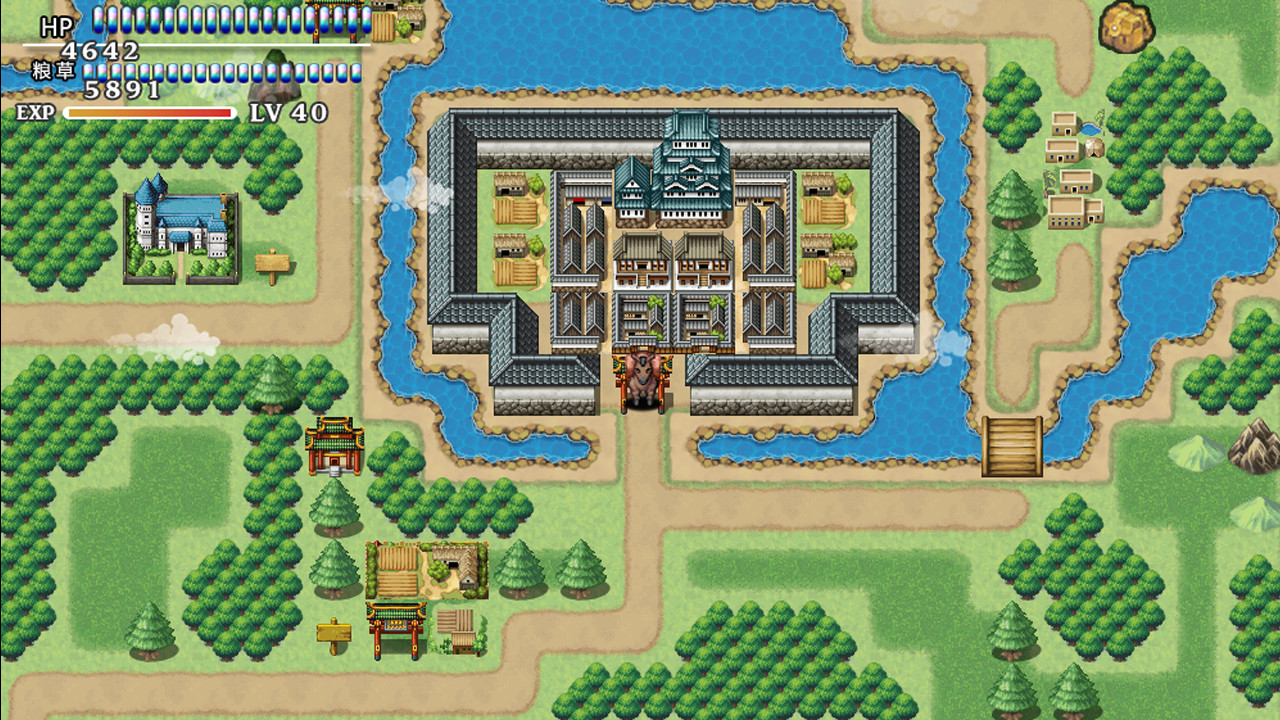Click the red shrine gate near the forest
This screenshot has width=1280, height=720.
coord(335,446)
